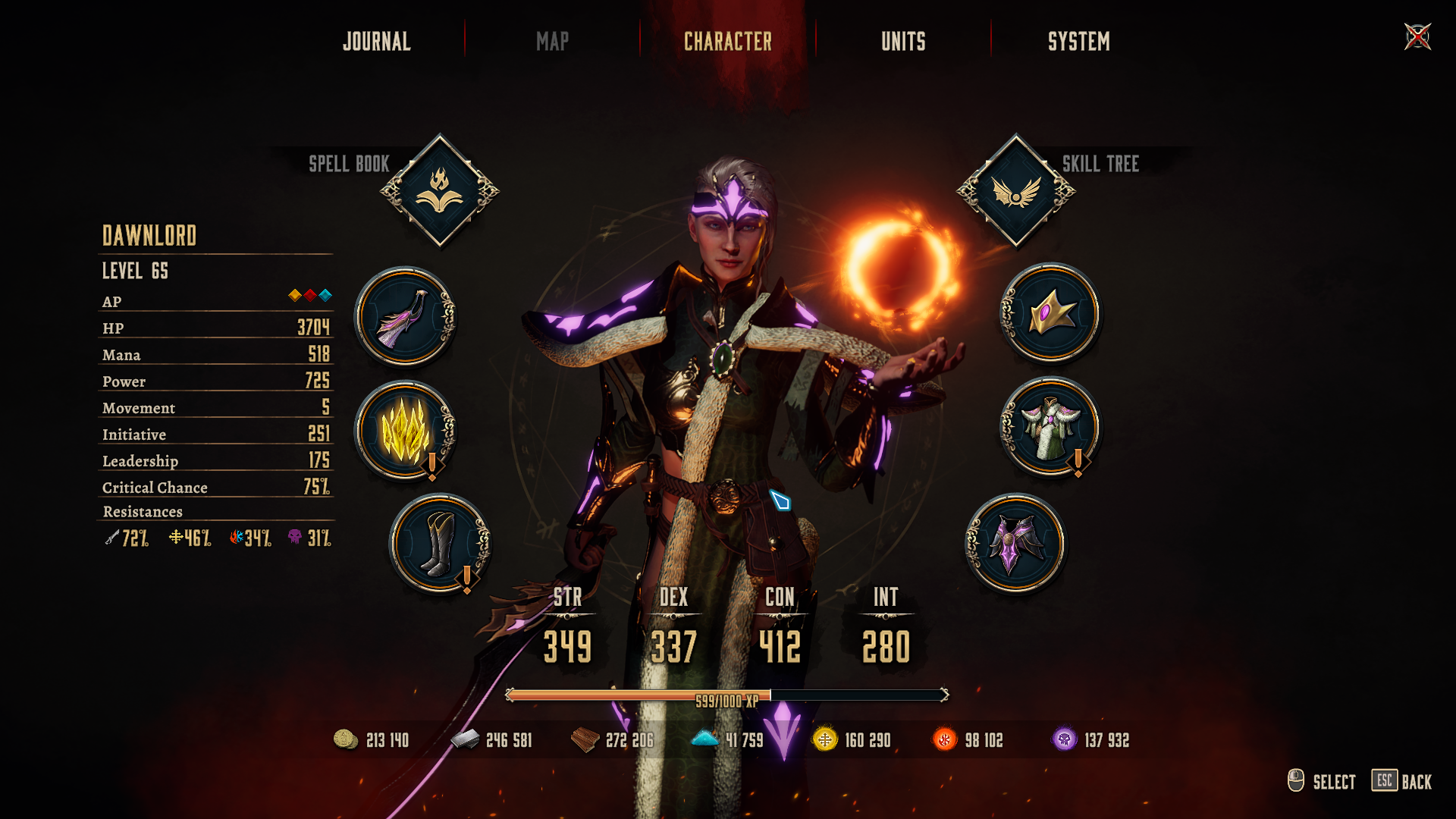Image resolution: width=1456 pixels, height=819 pixels.
Task: Select the fur-collared robe armor slot
Action: click(x=1050, y=427)
